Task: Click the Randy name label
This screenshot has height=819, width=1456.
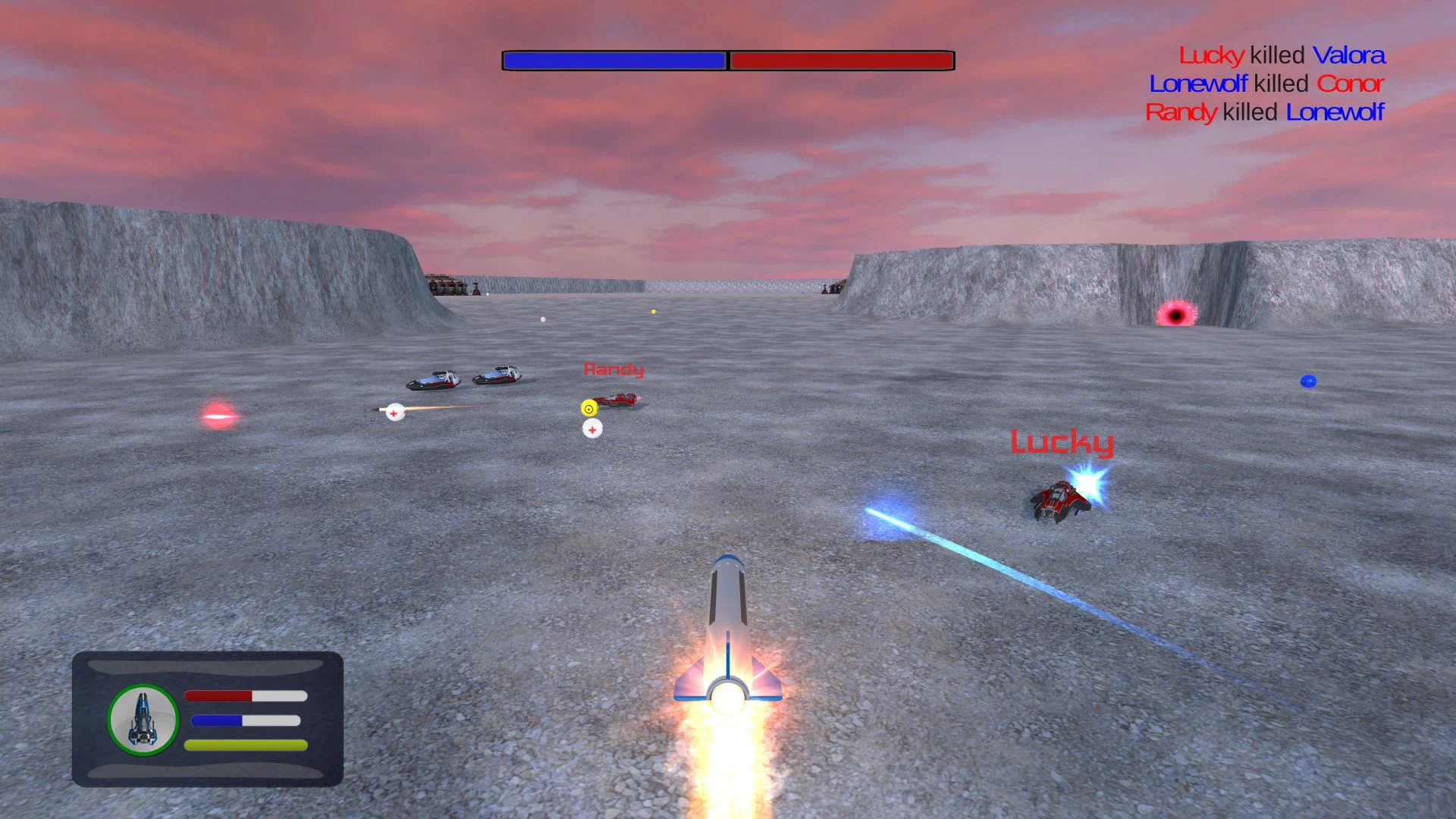Action: click(613, 370)
